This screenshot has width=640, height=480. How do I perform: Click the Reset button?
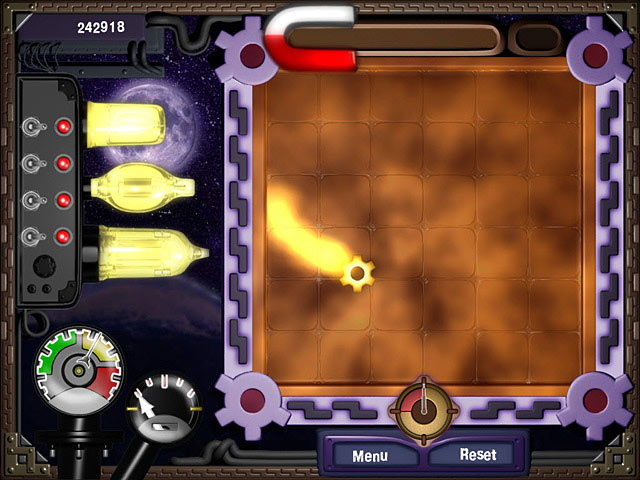(x=477, y=454)
